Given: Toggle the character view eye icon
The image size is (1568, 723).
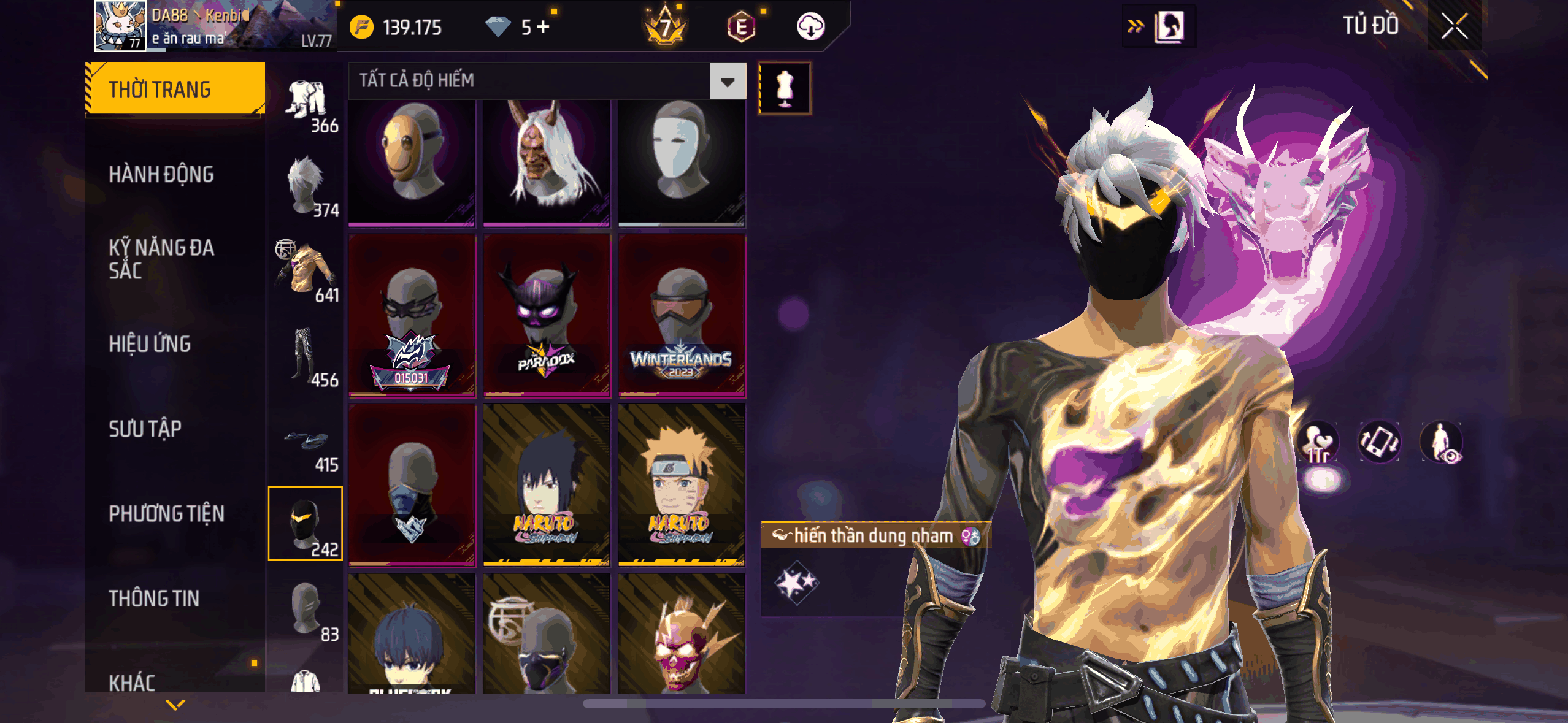Looking at the screenshot, I should [1442, 442].
